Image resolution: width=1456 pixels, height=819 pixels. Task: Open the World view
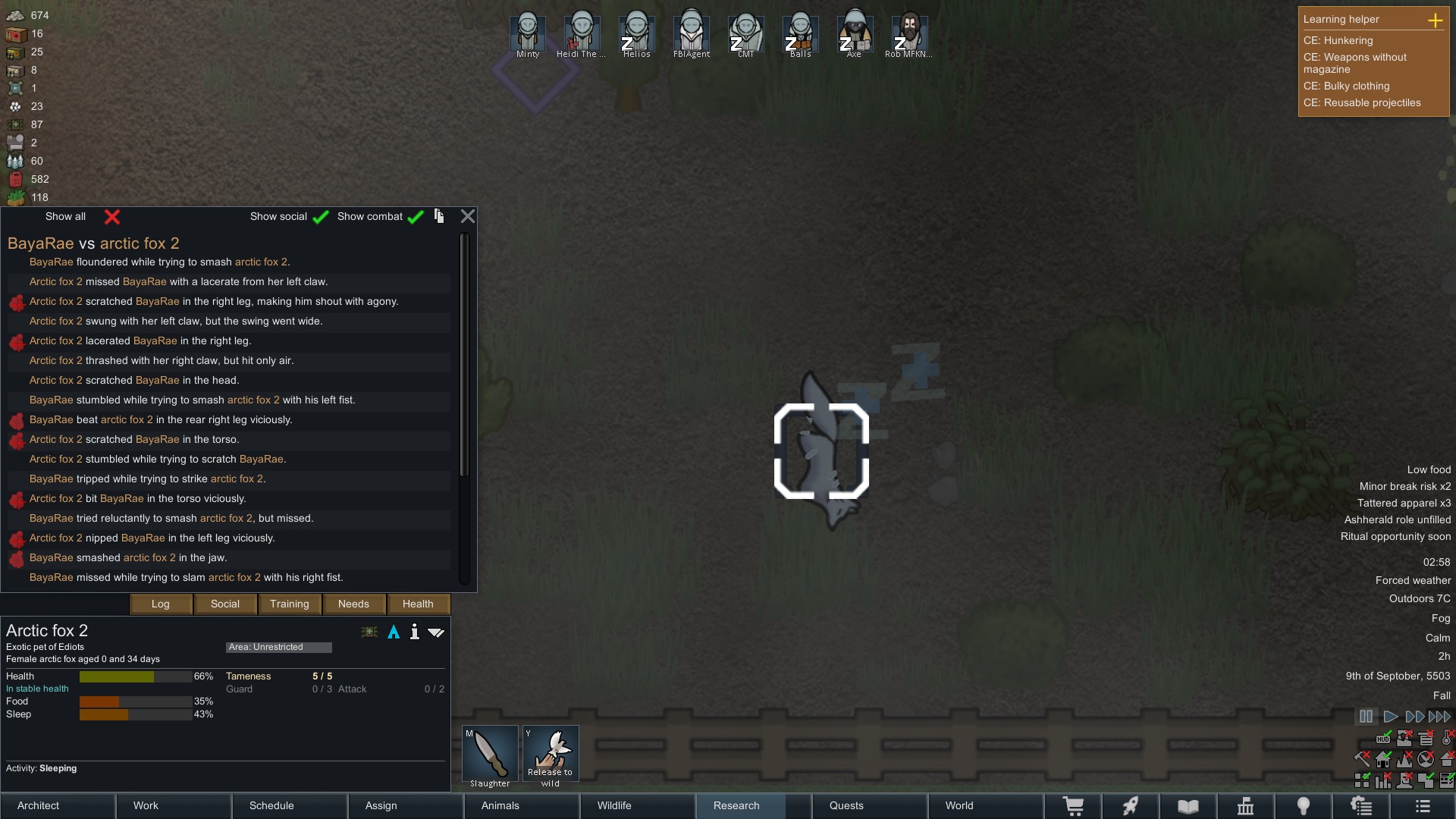(985, 805)
